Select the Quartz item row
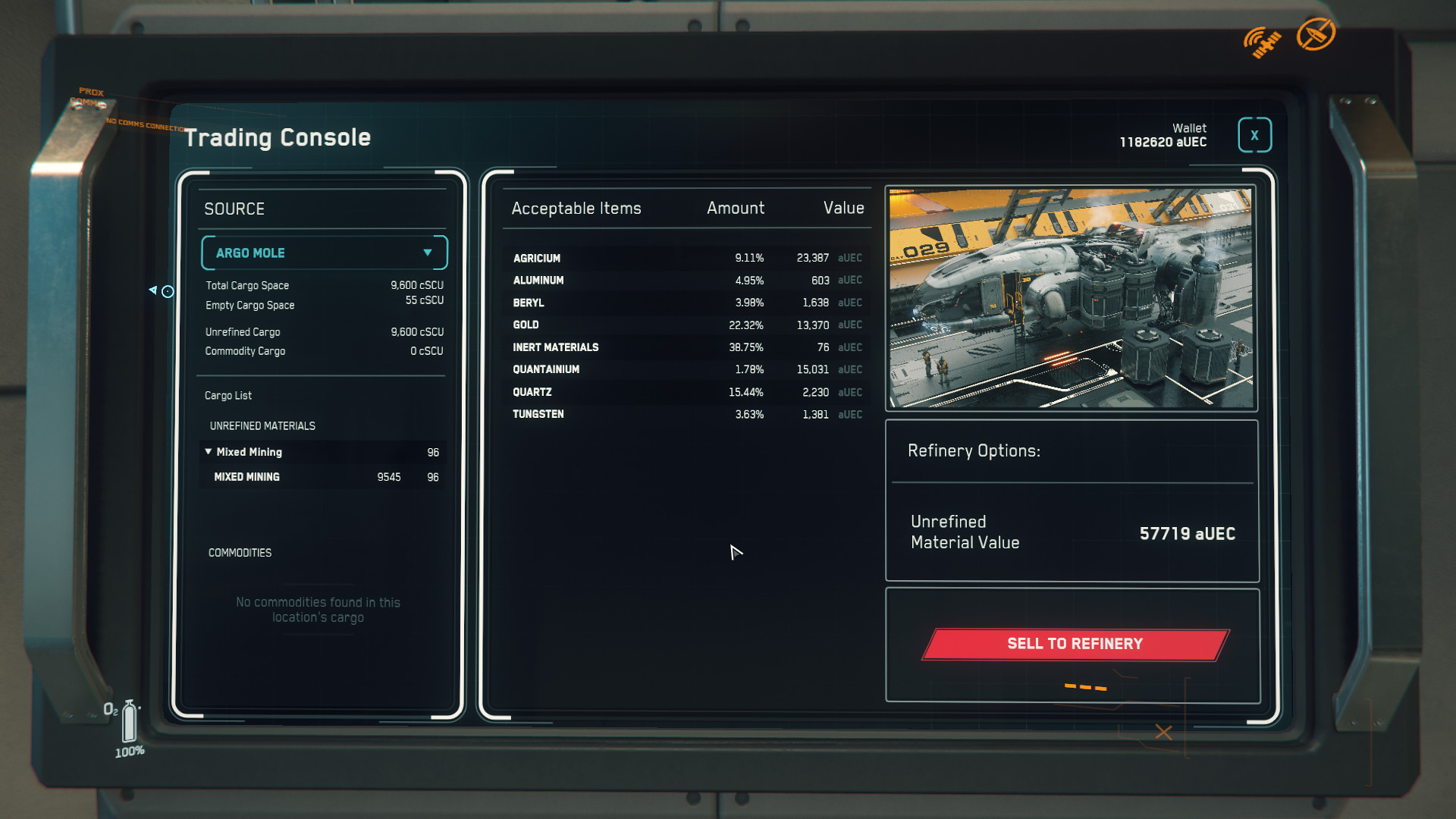Image resolution: width=1456 pixels, height=819 pixels. point(686,392)
